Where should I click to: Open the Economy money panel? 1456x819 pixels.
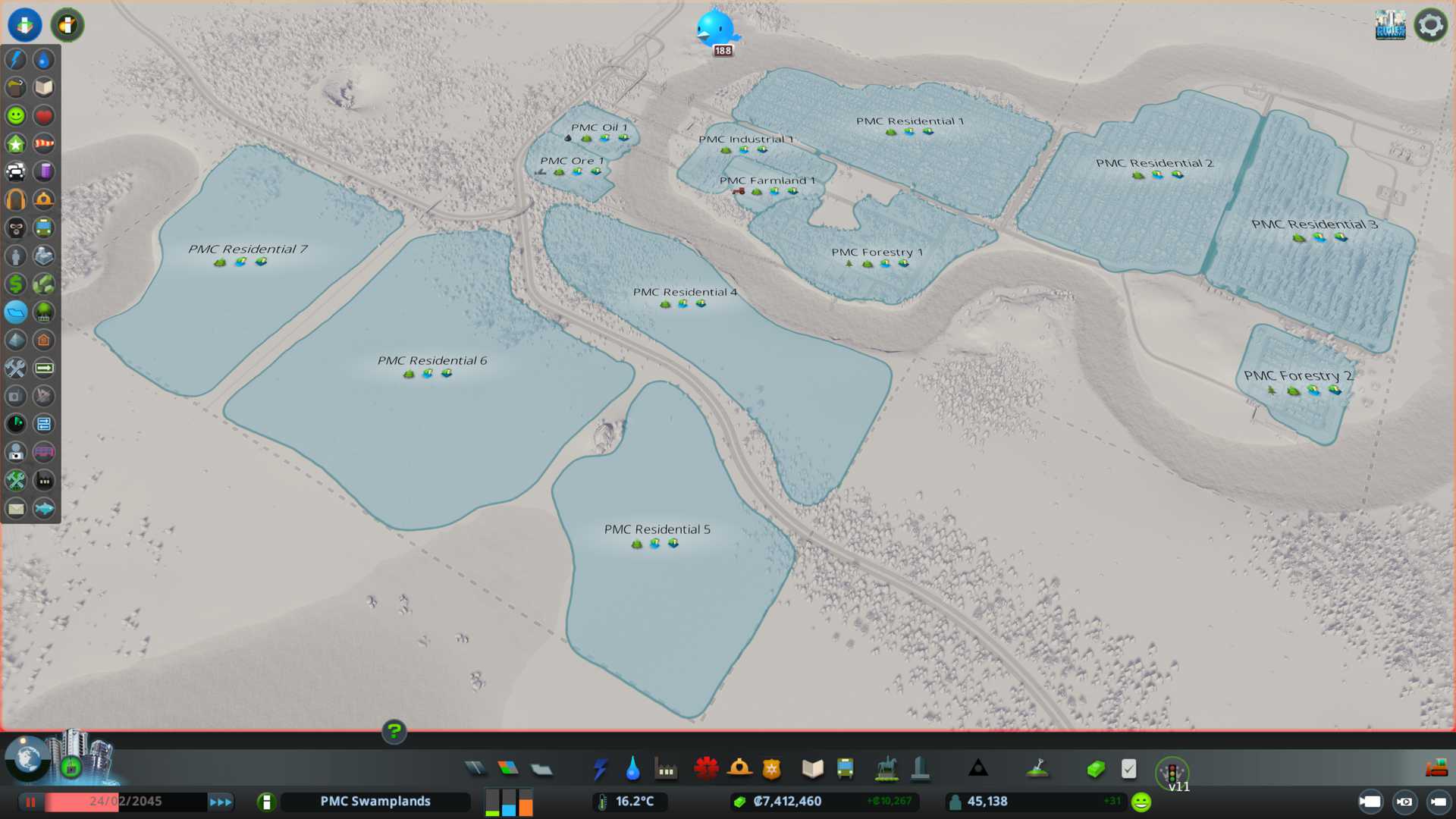tap(1096, 769)
